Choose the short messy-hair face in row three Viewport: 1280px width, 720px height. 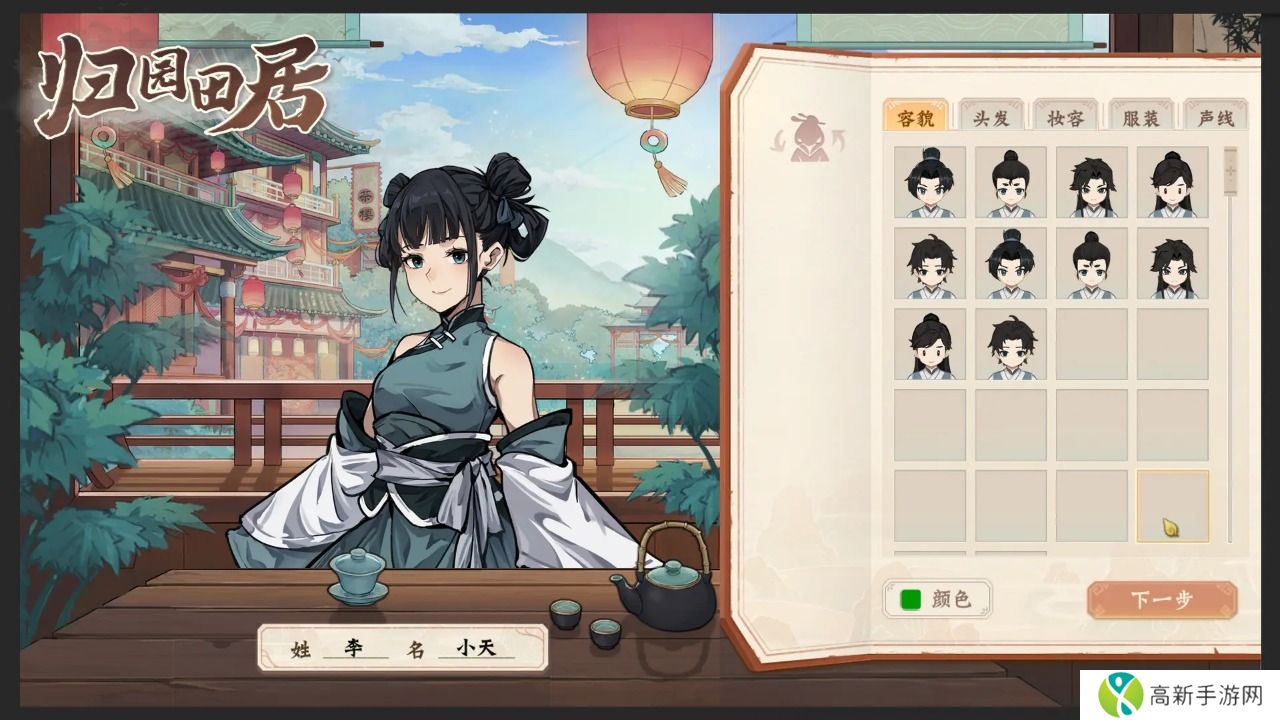(1010, 345)
